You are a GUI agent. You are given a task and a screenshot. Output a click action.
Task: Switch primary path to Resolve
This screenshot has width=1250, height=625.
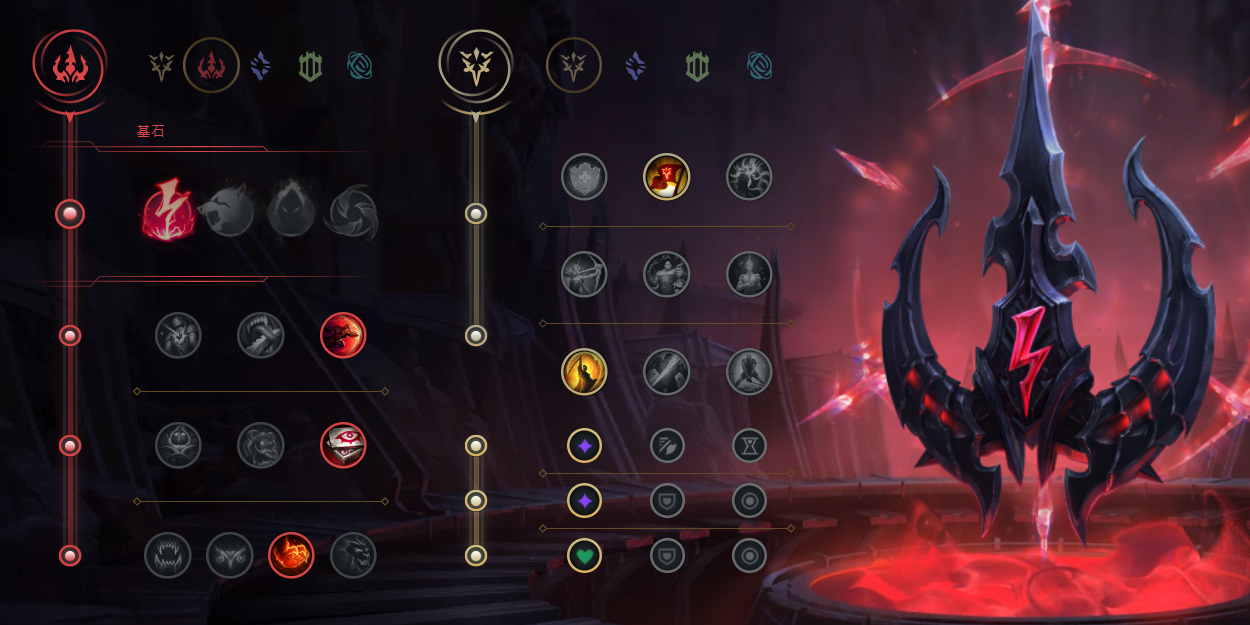point(311,66)
